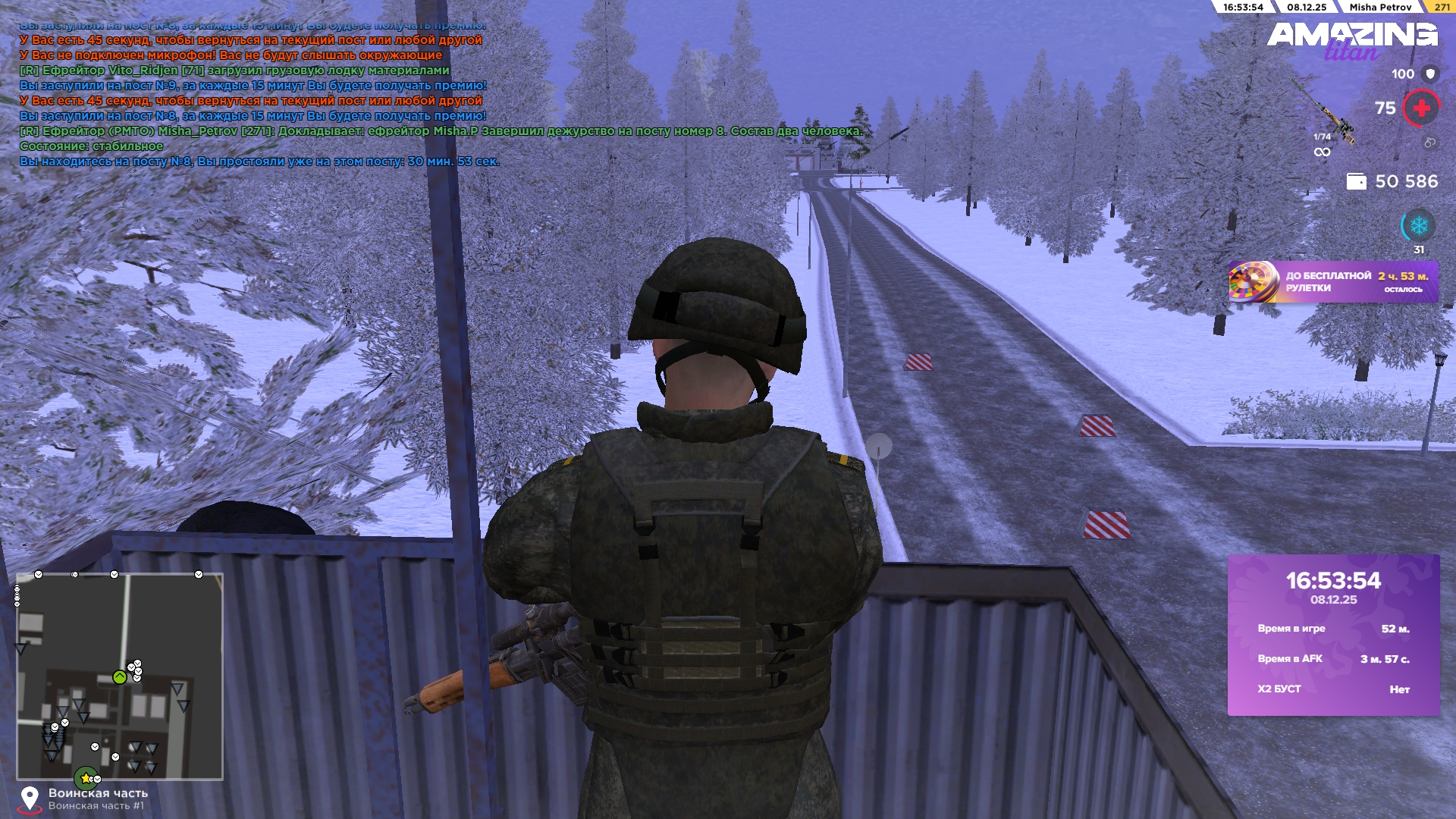
Task: Open the free roulette banner
Action: pyautogui.click(x=1333, y=282)
